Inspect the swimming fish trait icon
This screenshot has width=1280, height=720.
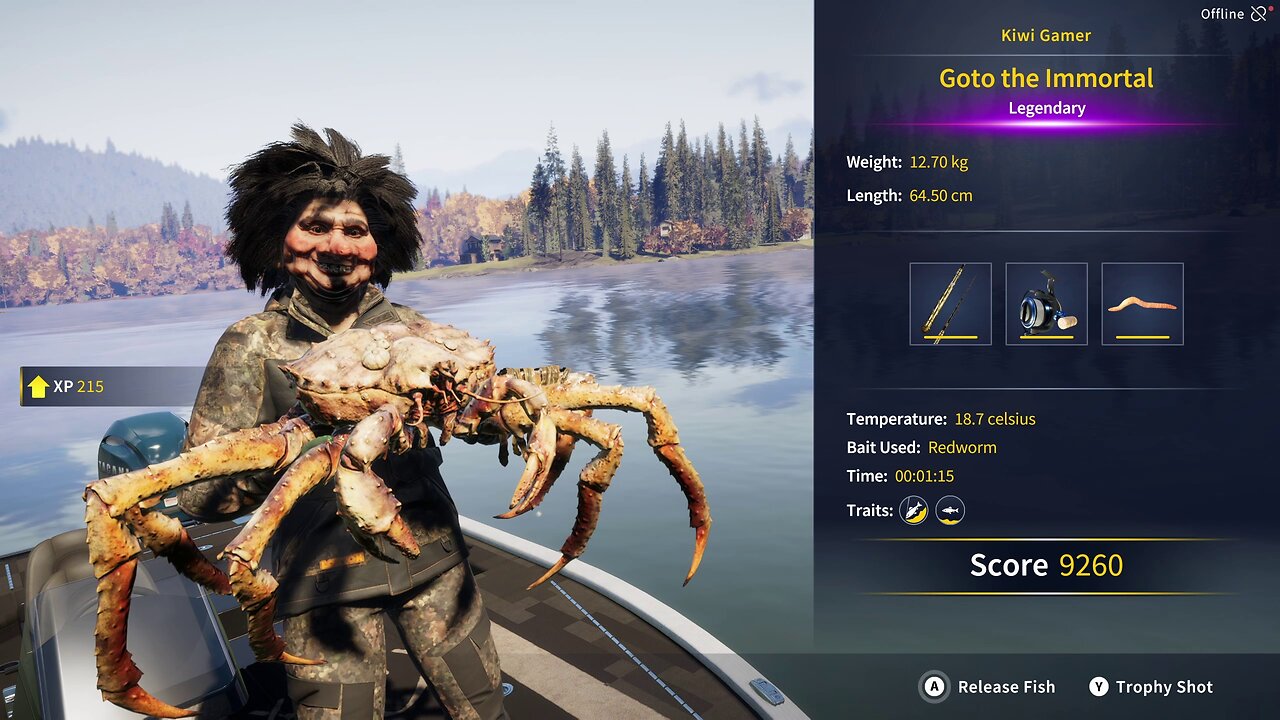coord(950,510)
